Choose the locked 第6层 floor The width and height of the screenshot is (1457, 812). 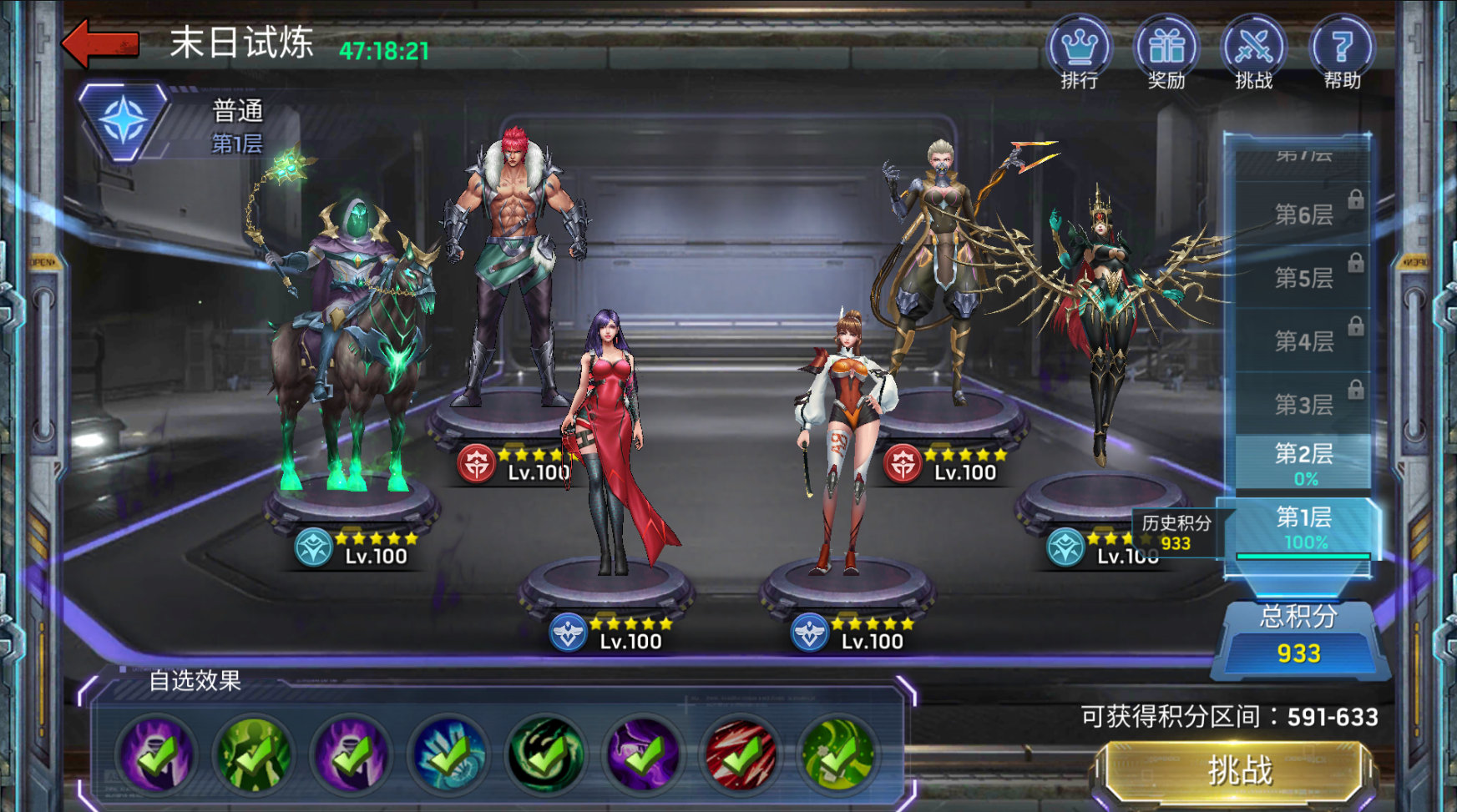click(x=1303, y=215)
